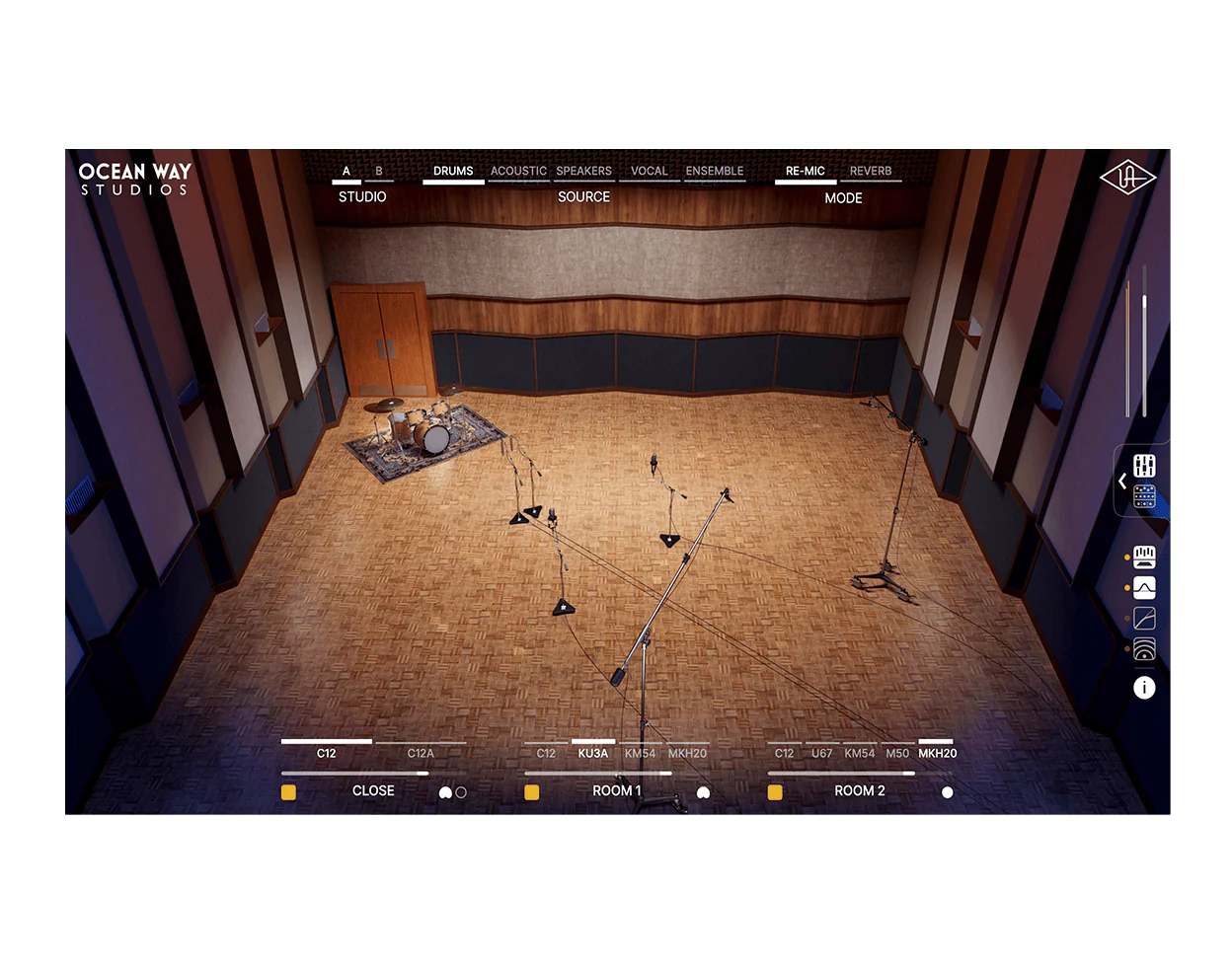This screenshot has width=1232, height=967.
Task: Toggle the yellow Room 2 enable square
Action: [775, 791]
